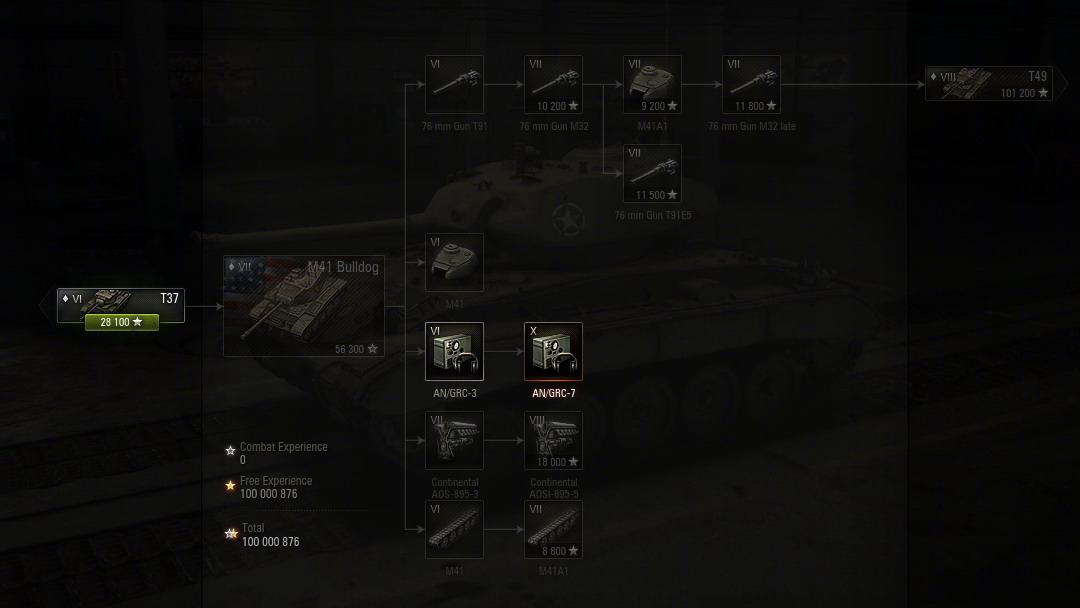
Task: Select the 76 mm Gun T91 module
Action: [454, 85]
